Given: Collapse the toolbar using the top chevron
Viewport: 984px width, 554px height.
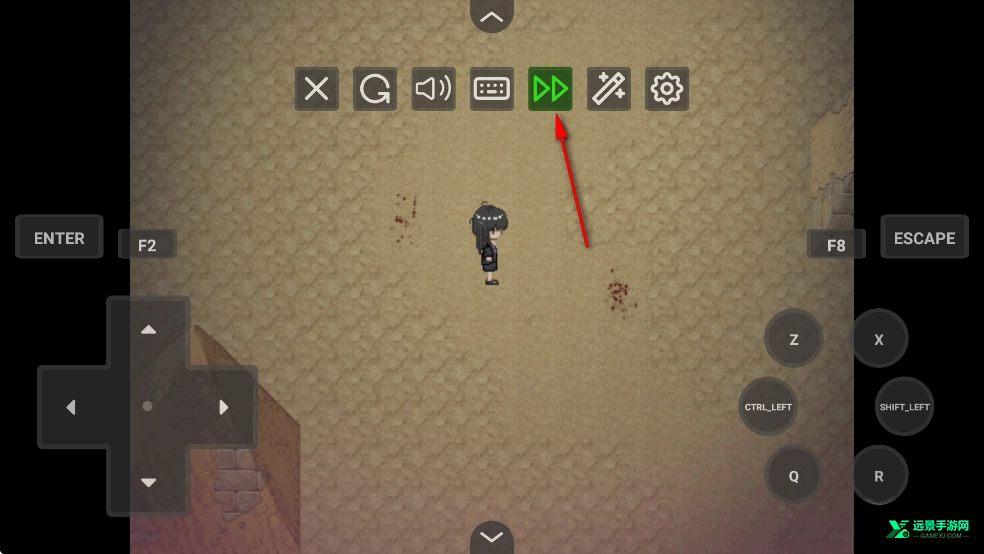Looking at the screenshot, I should [x=491, y=16].
